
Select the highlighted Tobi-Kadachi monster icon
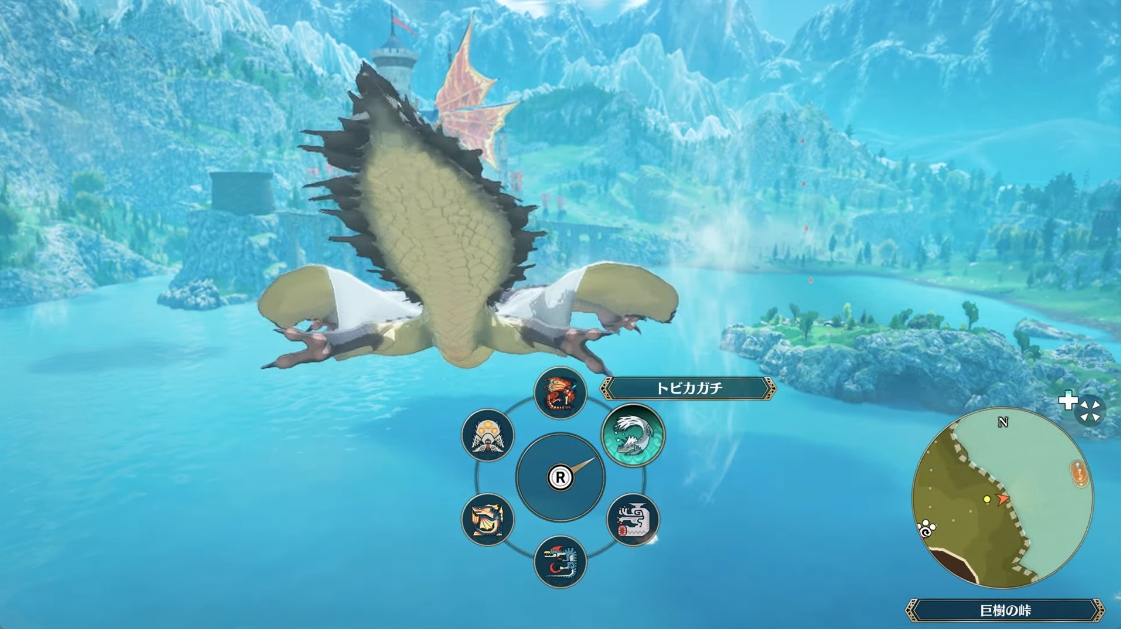pos(633,435)
